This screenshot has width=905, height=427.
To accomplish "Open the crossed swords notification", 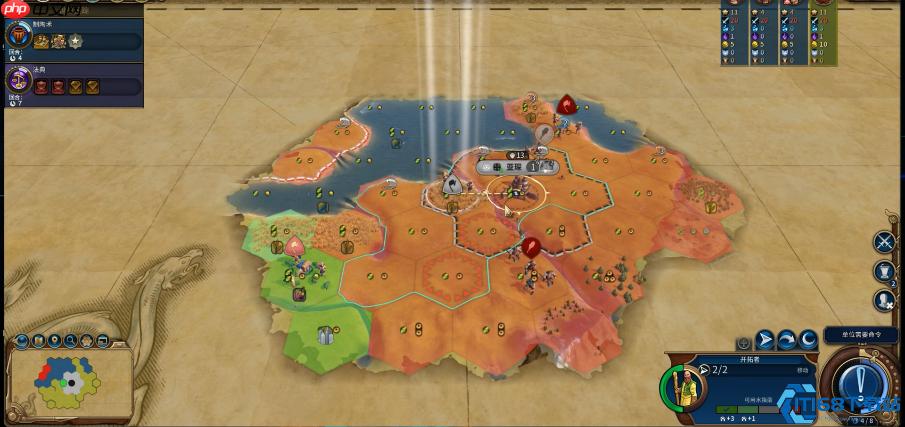I will tap(884, 241).
